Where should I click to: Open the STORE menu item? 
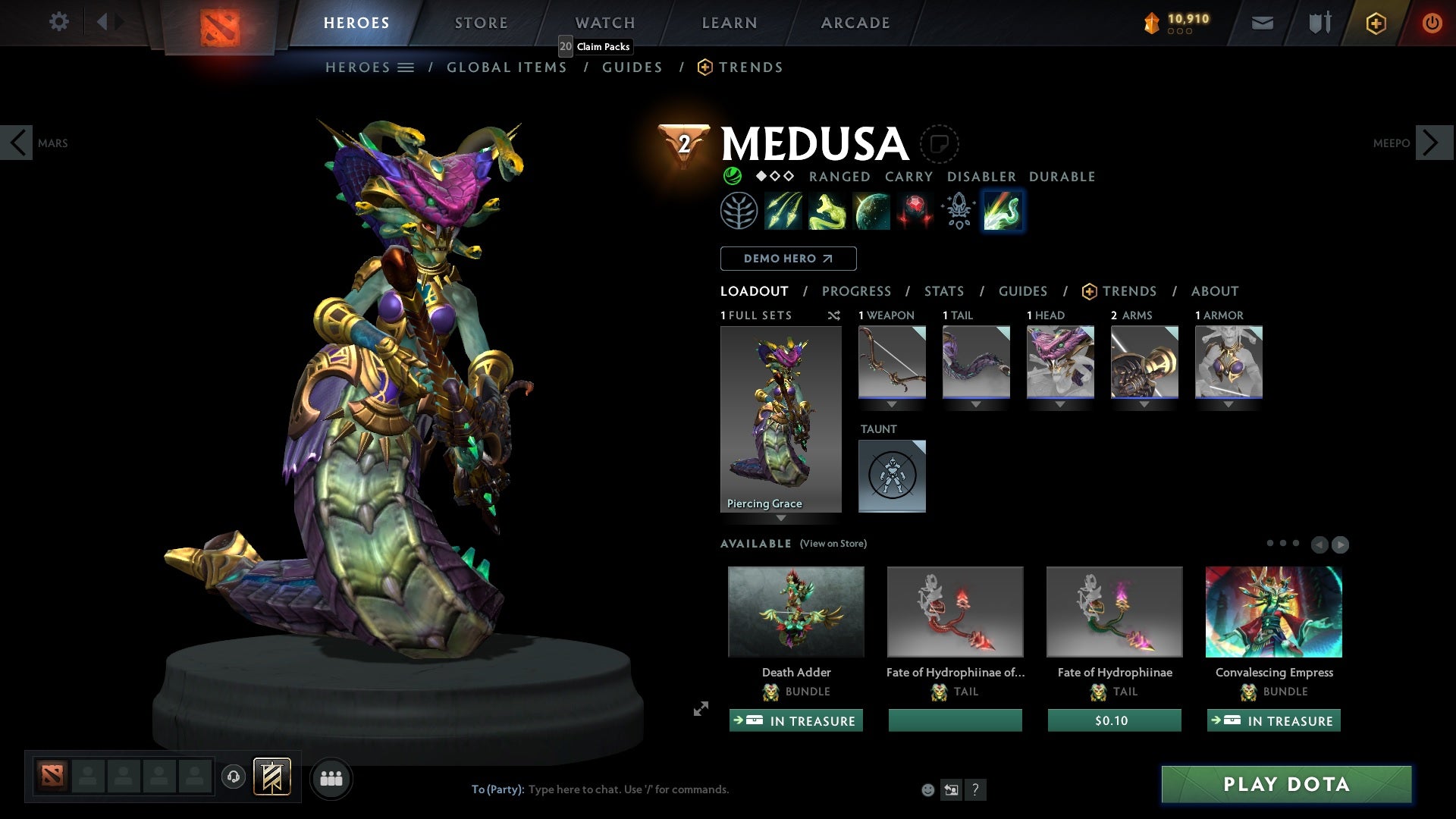coord(481,22)
